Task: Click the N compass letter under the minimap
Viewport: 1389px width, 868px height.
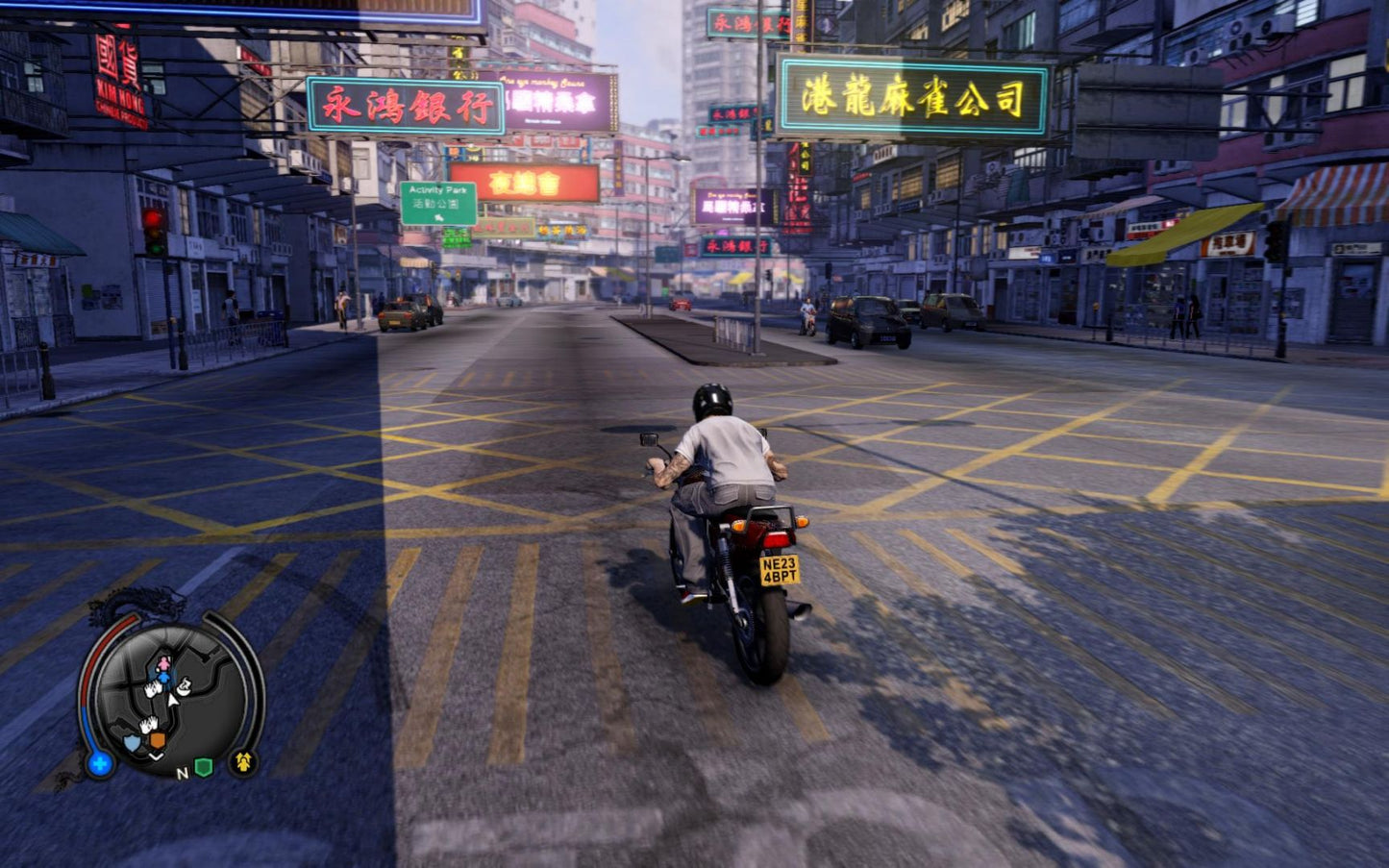Action: [x=183, y=773]
